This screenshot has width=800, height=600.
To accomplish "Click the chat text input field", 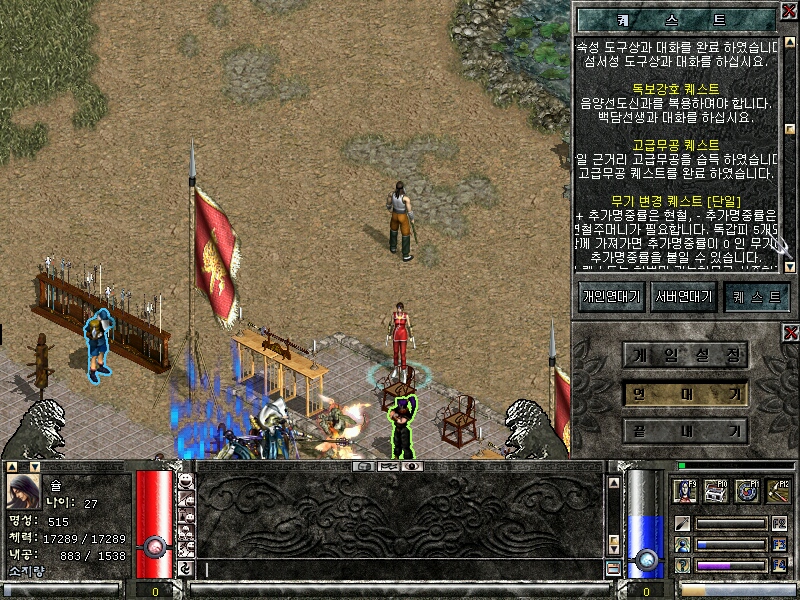I will coord(400,569).
